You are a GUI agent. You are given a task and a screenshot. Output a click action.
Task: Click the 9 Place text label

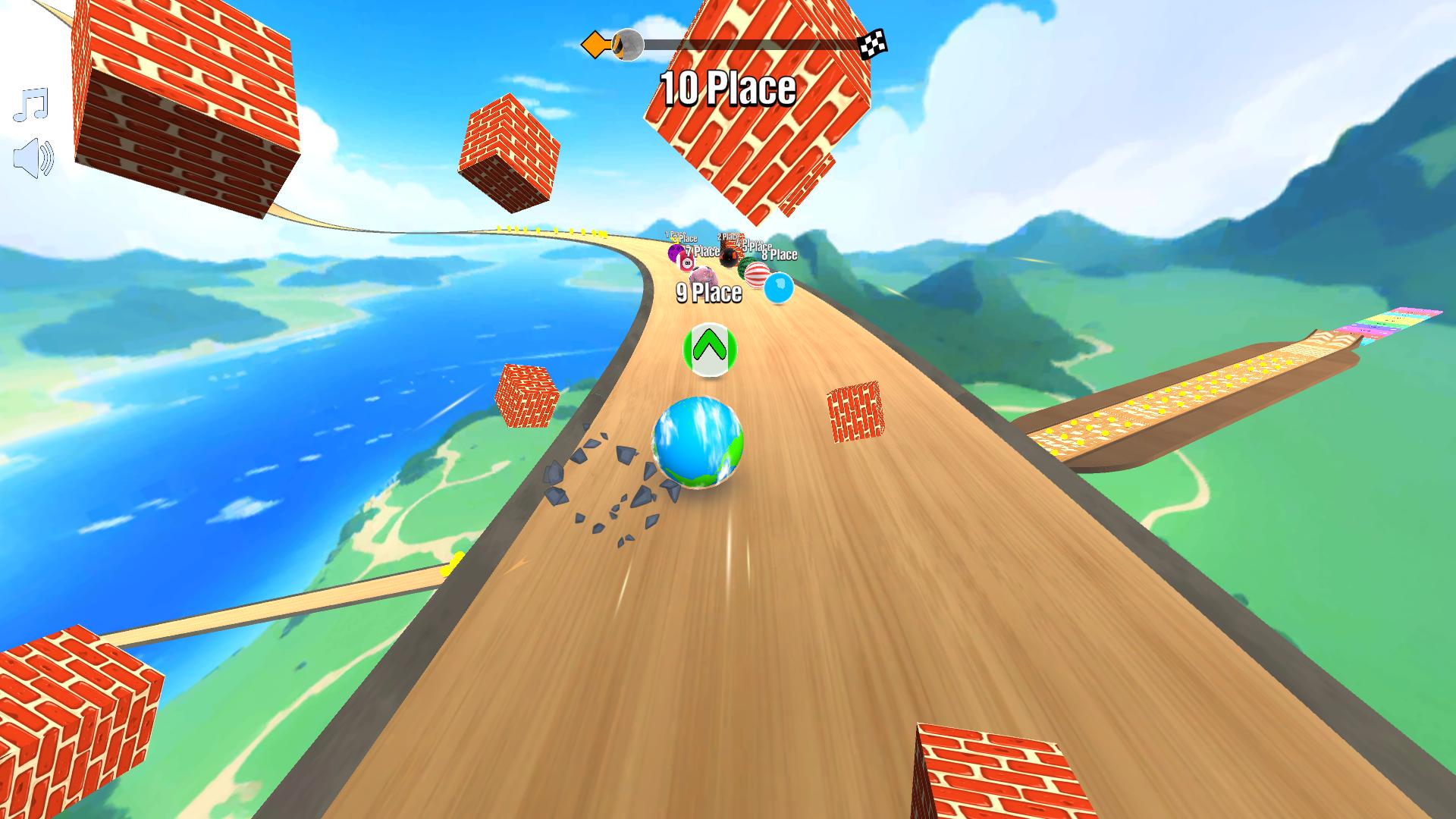point(708,293)
